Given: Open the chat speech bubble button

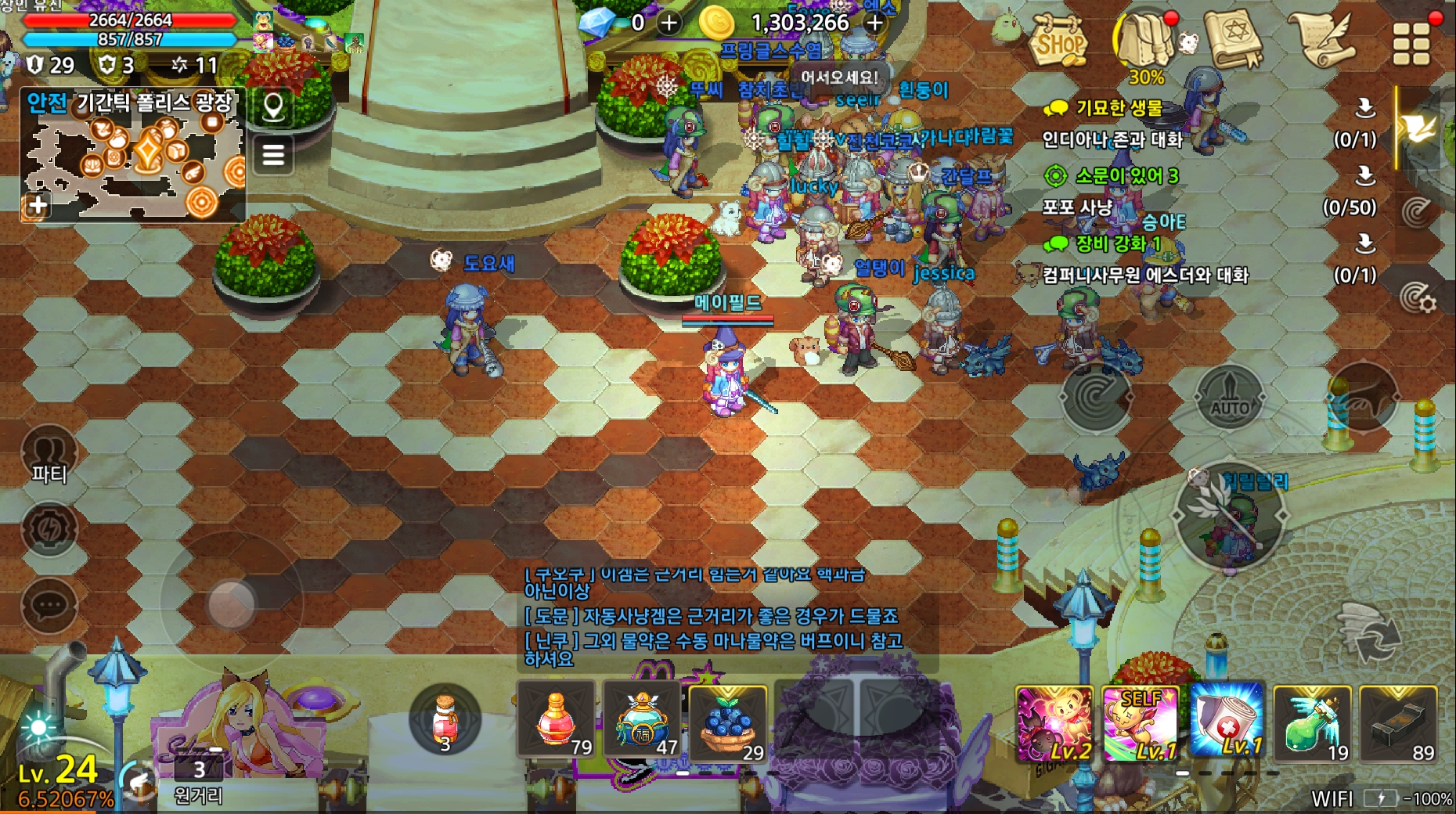Looking at the screenshot, I should tap(49, 605).
